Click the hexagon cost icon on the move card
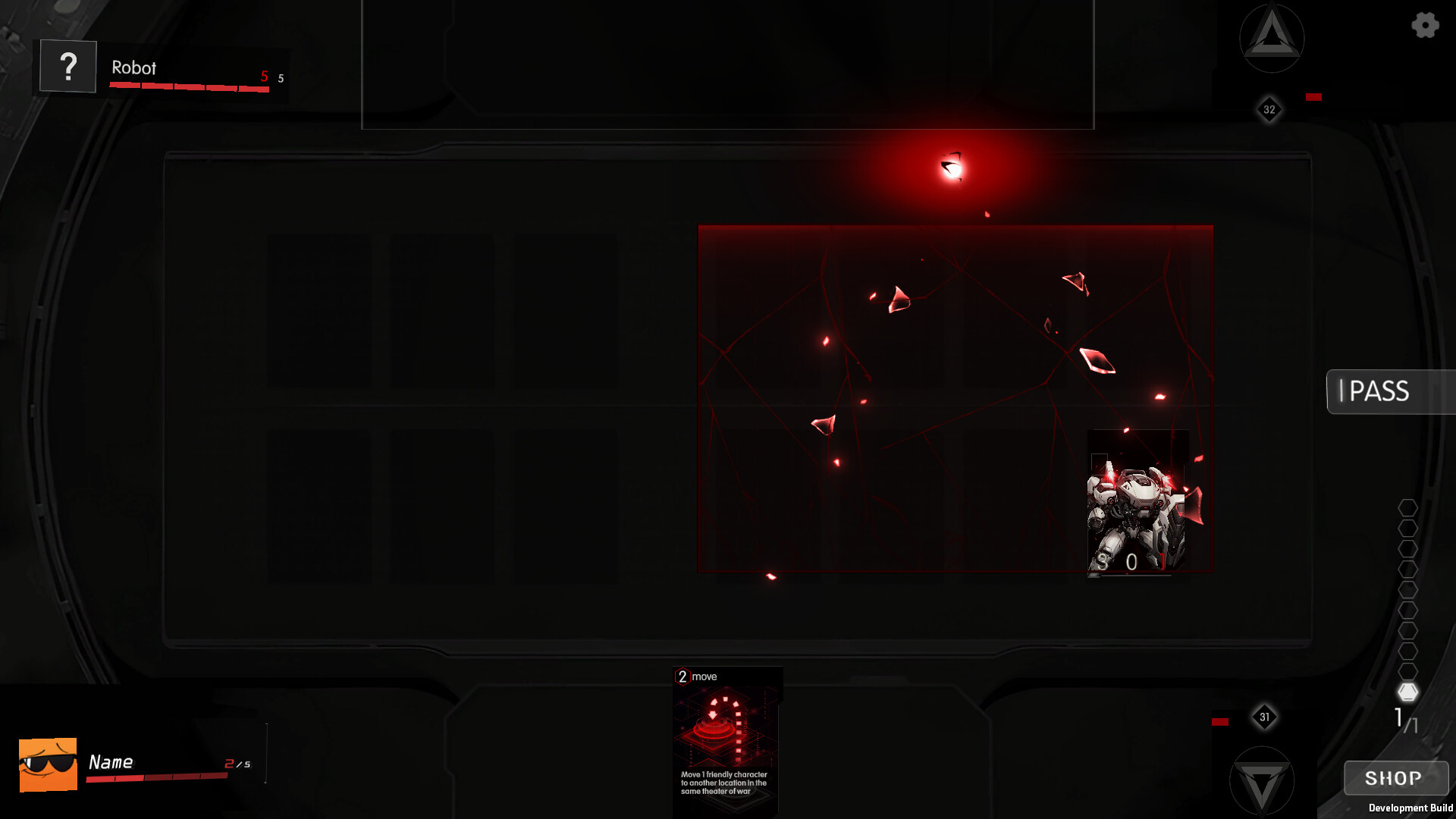Viewport: 1456px width, 819px height. click(682, 675)
